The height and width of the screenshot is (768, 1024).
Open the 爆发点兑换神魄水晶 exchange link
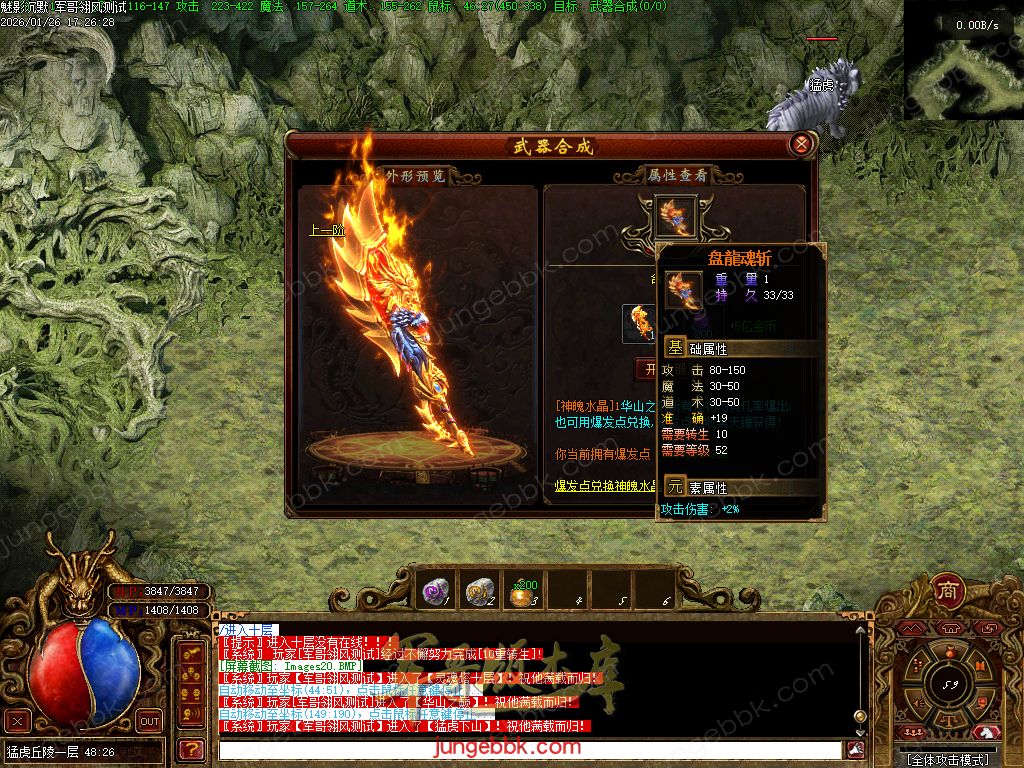coord(606,487)
